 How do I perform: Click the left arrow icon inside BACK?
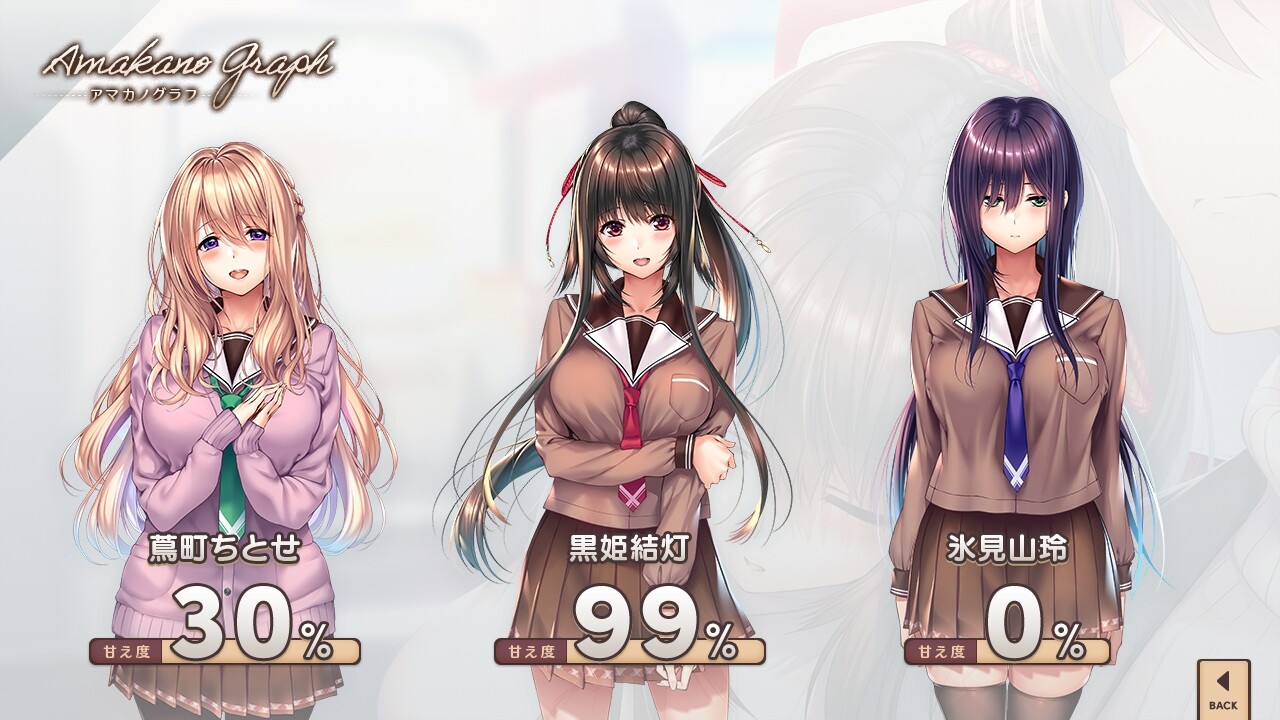pos(1222,682)
